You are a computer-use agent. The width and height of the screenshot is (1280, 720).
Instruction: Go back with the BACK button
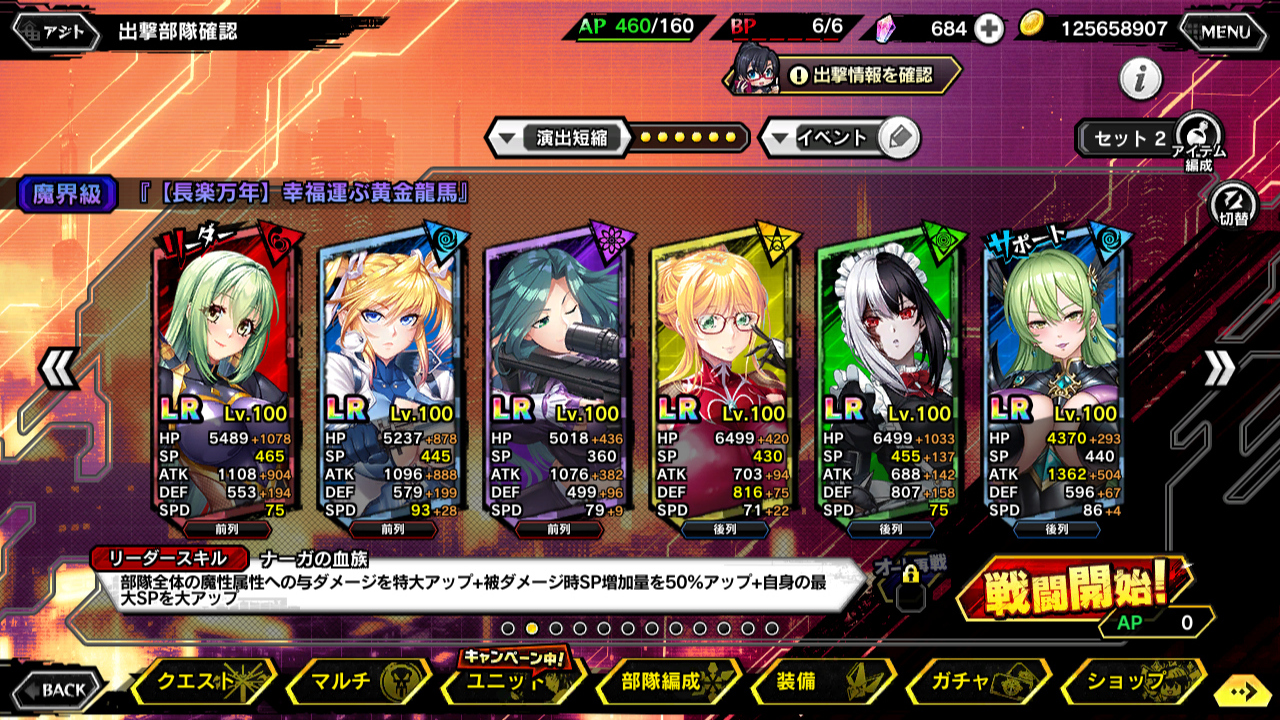(x=56, y=689)
